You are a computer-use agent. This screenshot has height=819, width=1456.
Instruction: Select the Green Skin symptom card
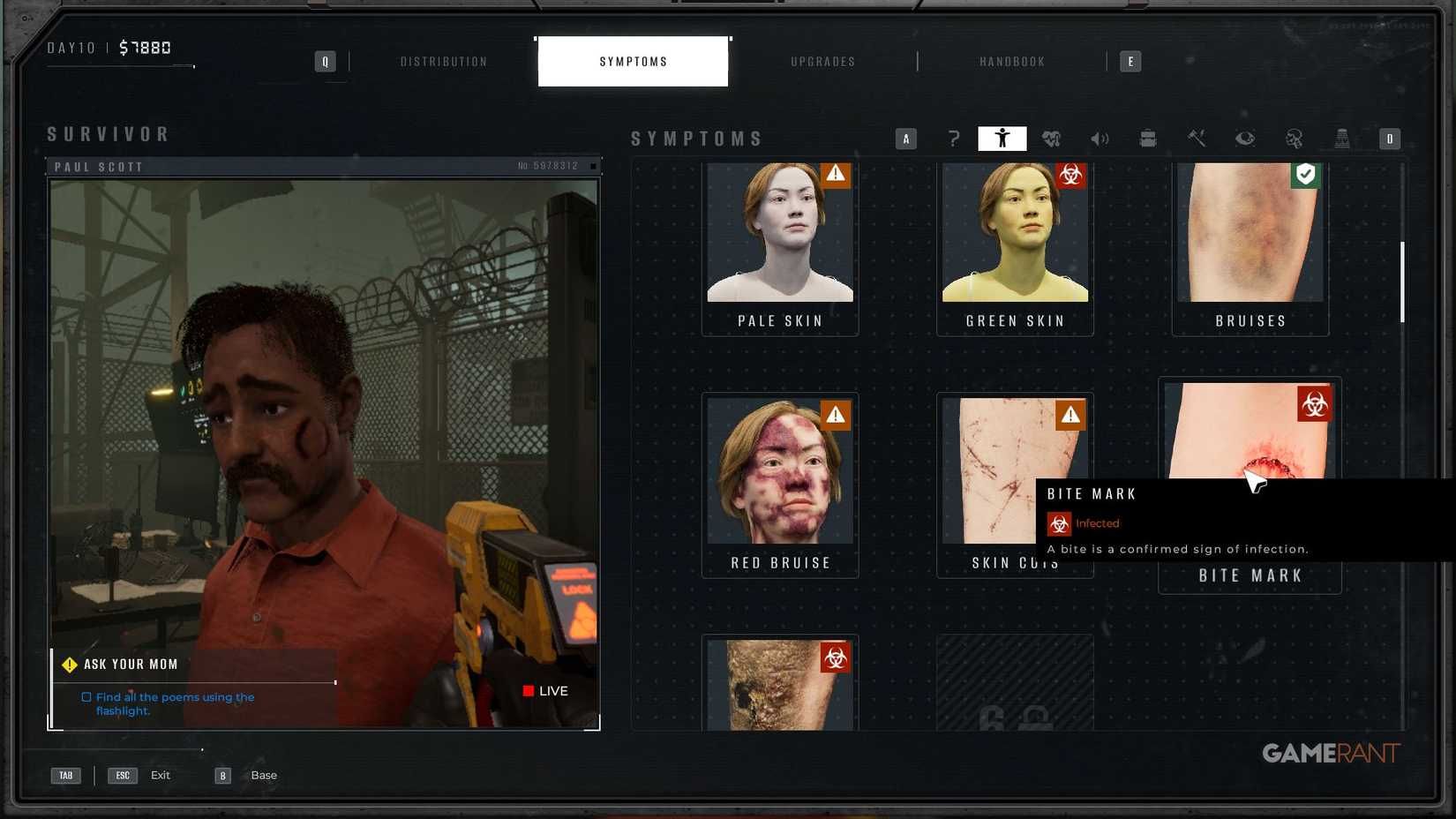(1015, 247)
